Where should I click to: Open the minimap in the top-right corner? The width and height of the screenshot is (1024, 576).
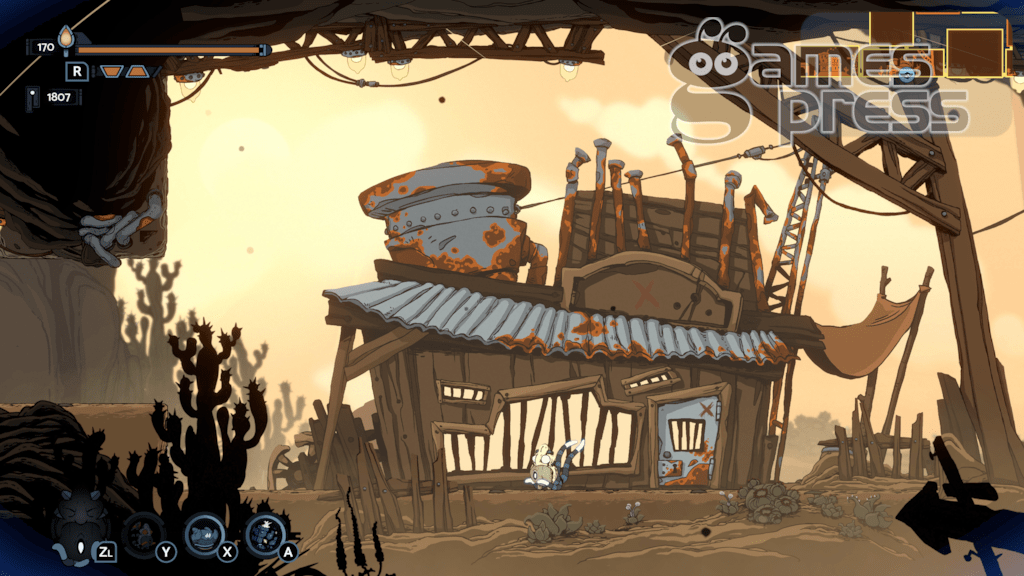[940, 46]
